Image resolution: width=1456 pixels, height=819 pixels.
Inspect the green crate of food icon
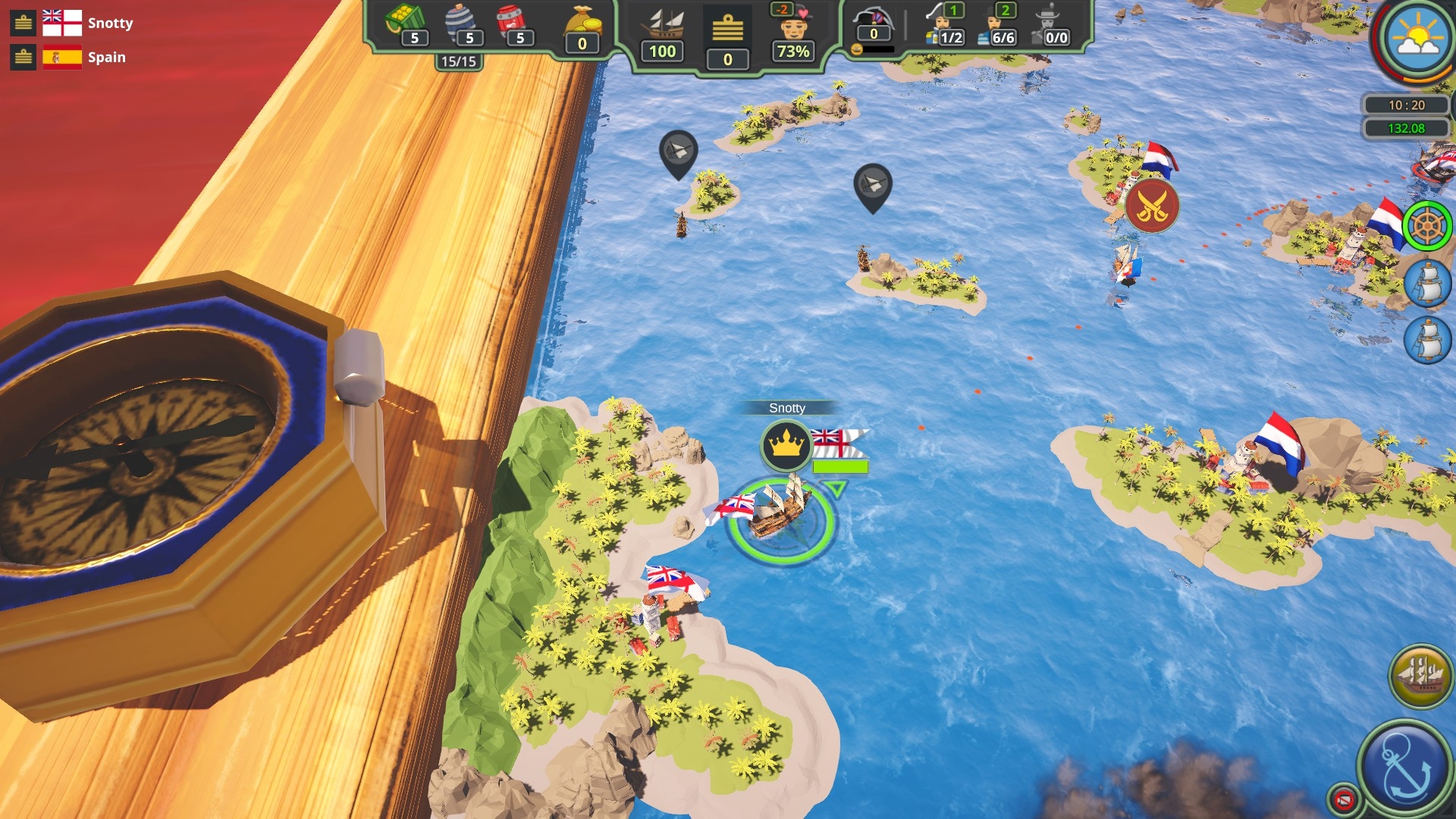(x=403, y=20)
